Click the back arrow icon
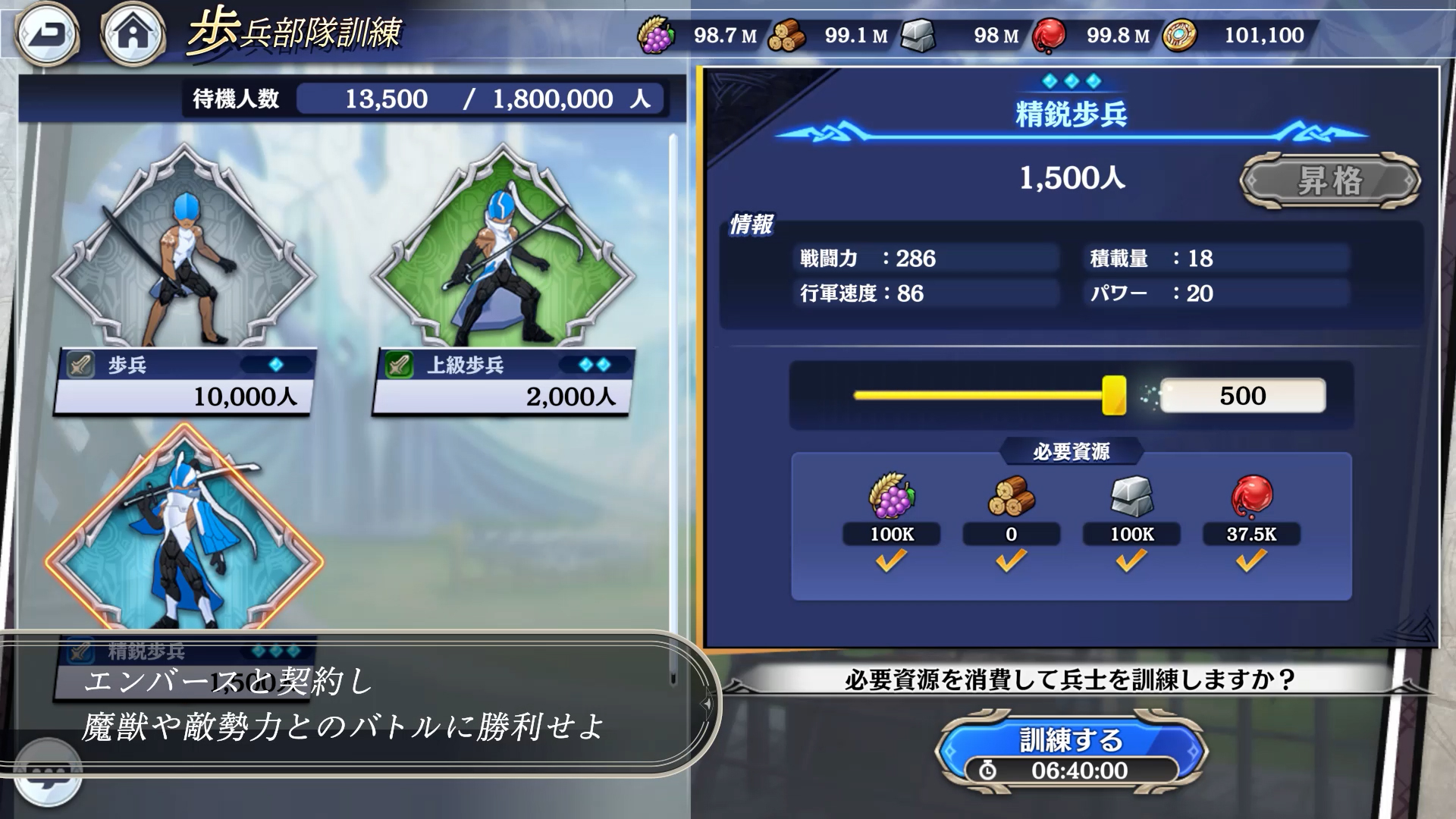1456x819 pixels. pos(47,32)
